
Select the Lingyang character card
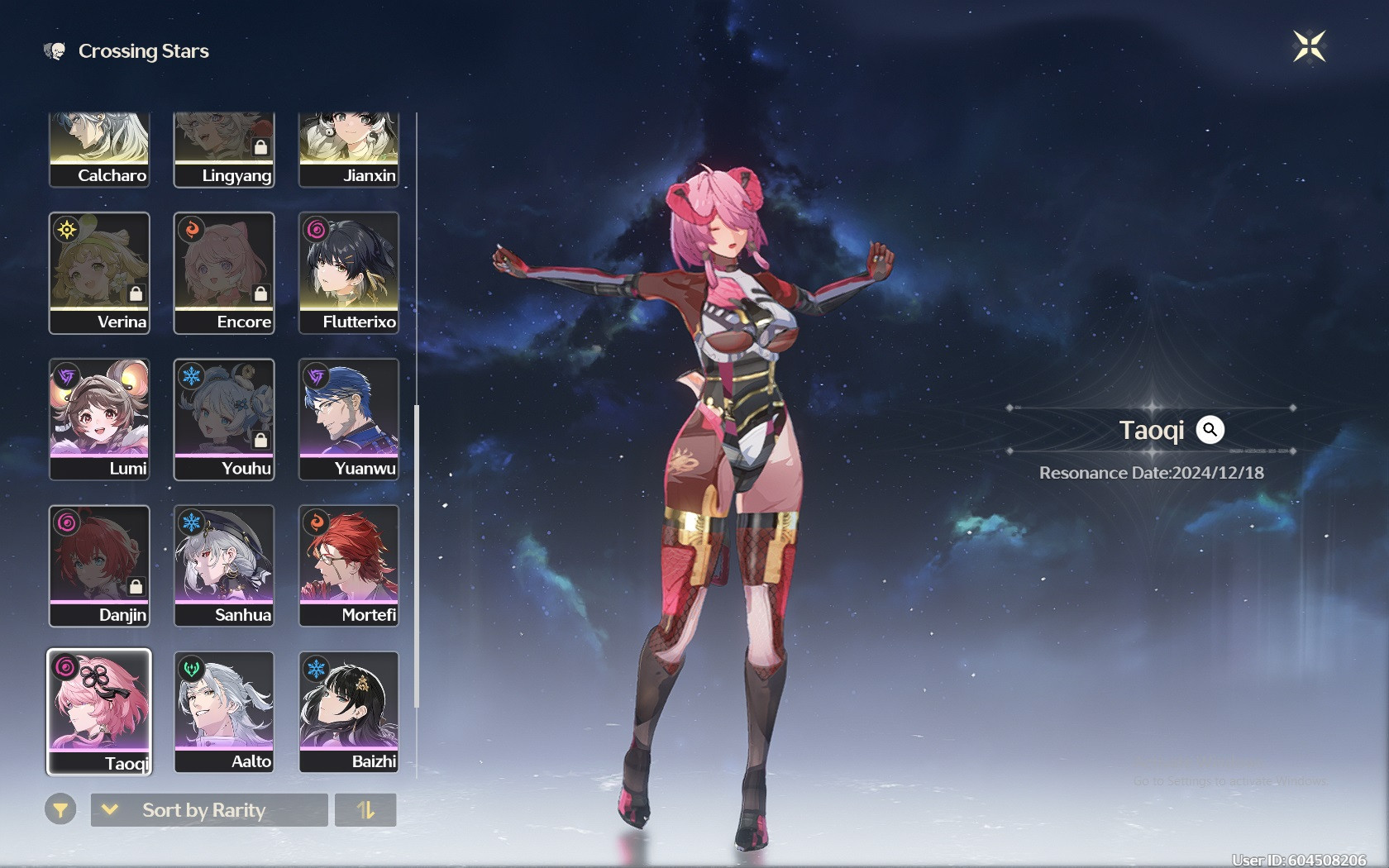[x=223, y=150]
